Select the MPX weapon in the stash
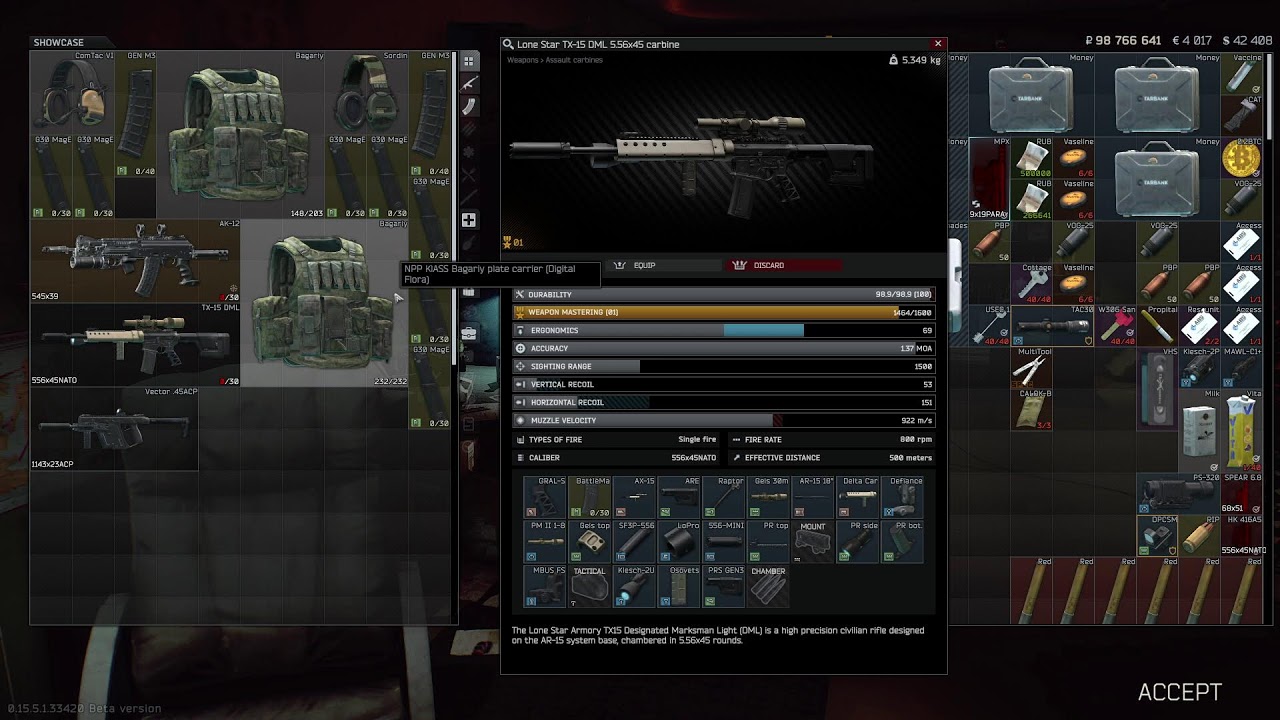 989,178
